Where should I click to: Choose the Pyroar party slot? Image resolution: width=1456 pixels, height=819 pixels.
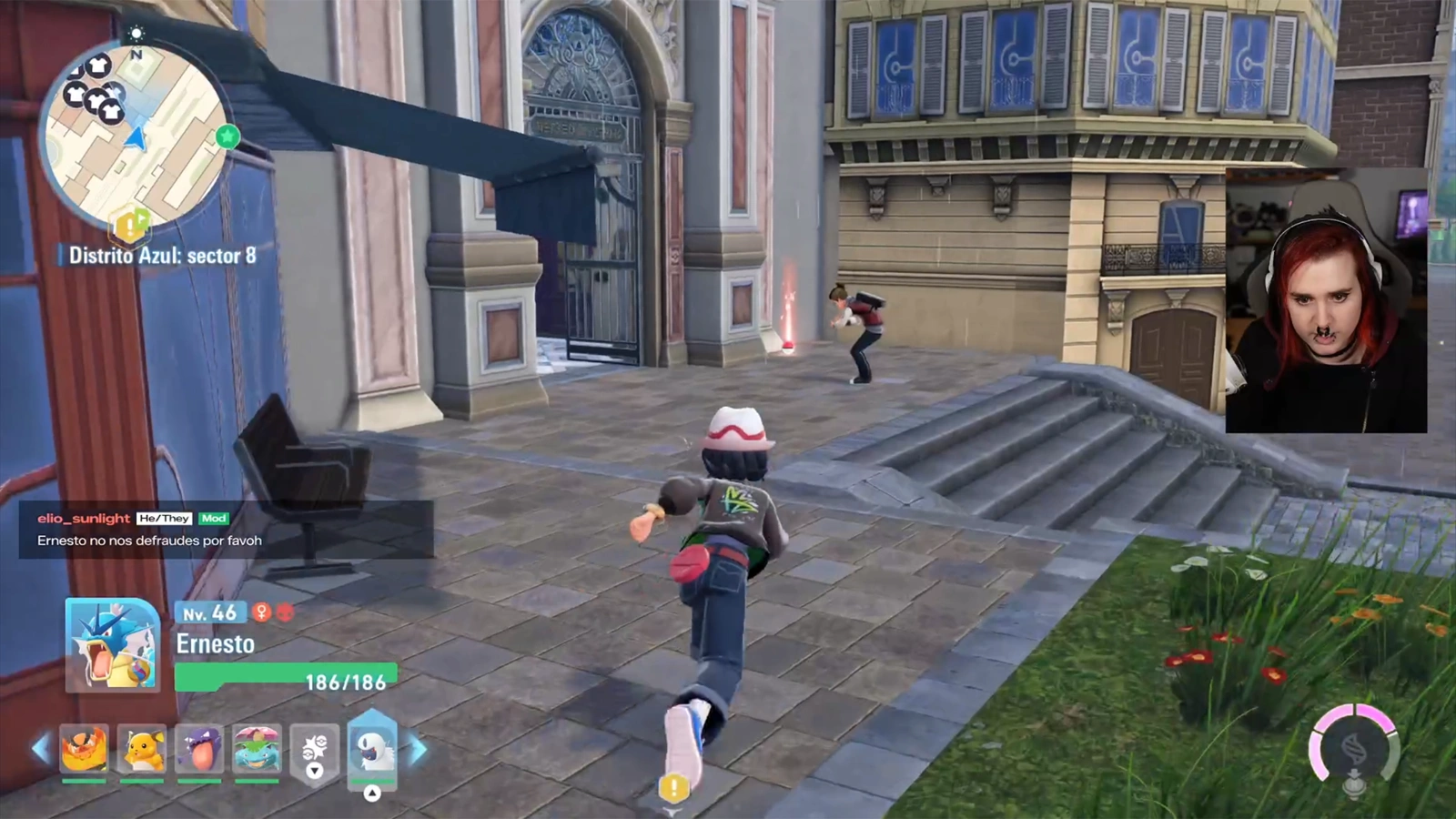coord(84,749)
